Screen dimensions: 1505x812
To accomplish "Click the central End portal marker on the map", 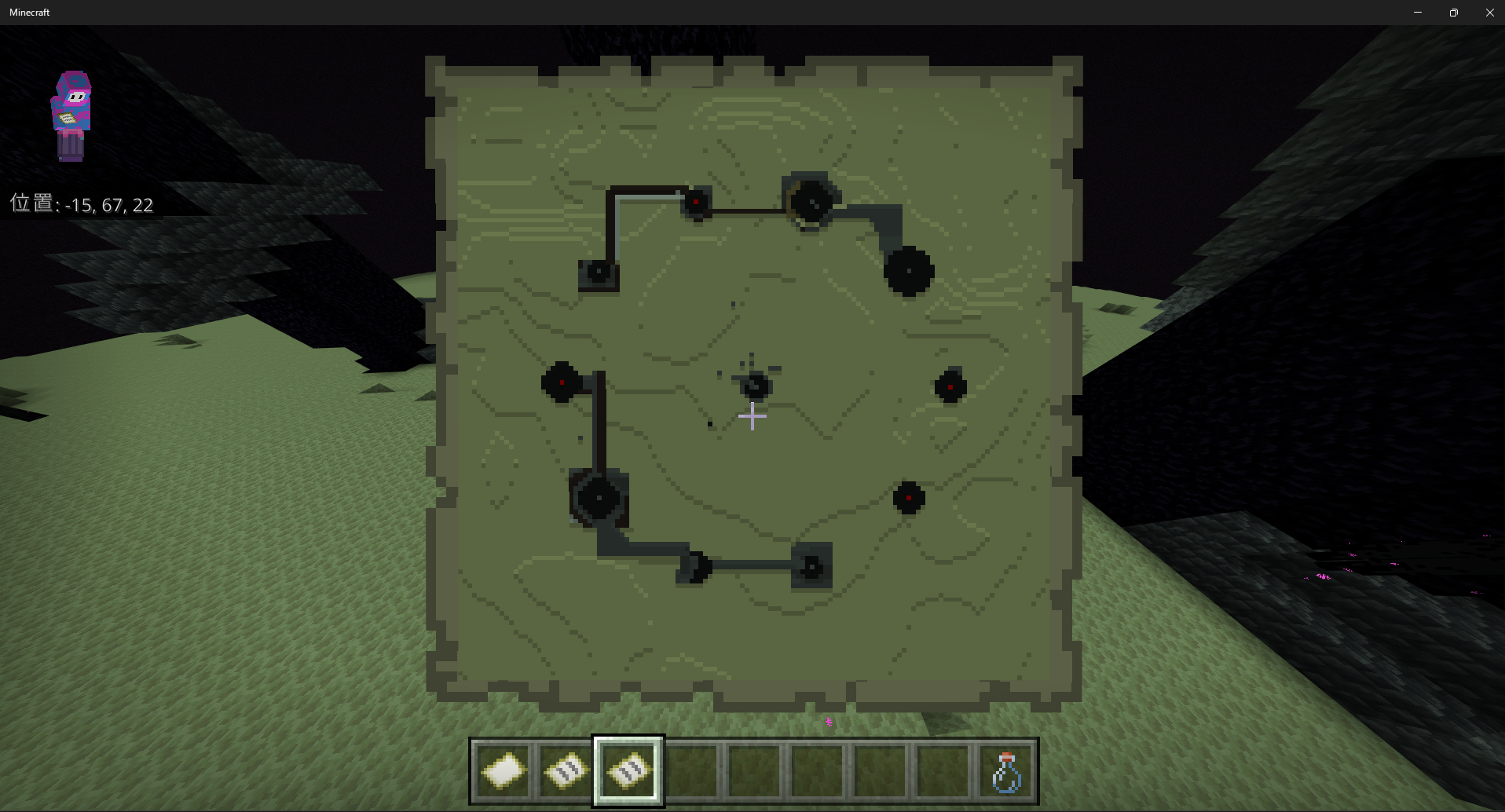I will click(754, 385).
